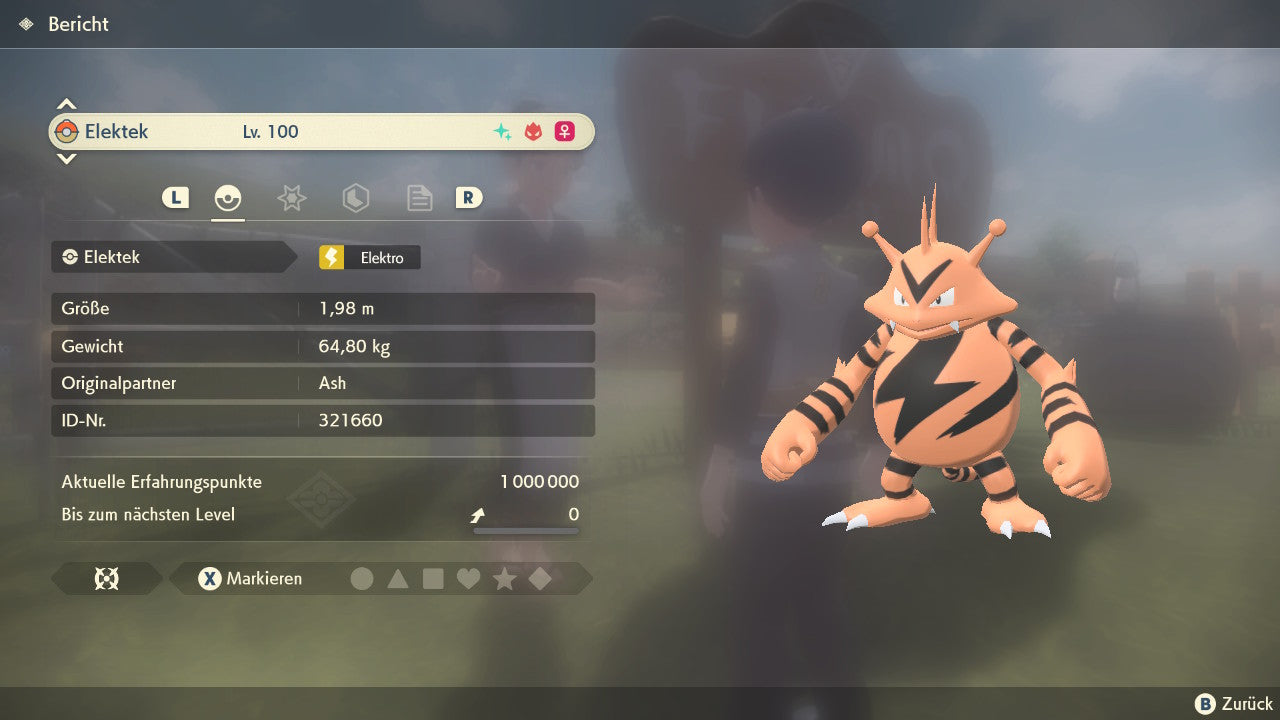
Task: Go to next Pokémon with down arrow
Action: click(66, 158)
